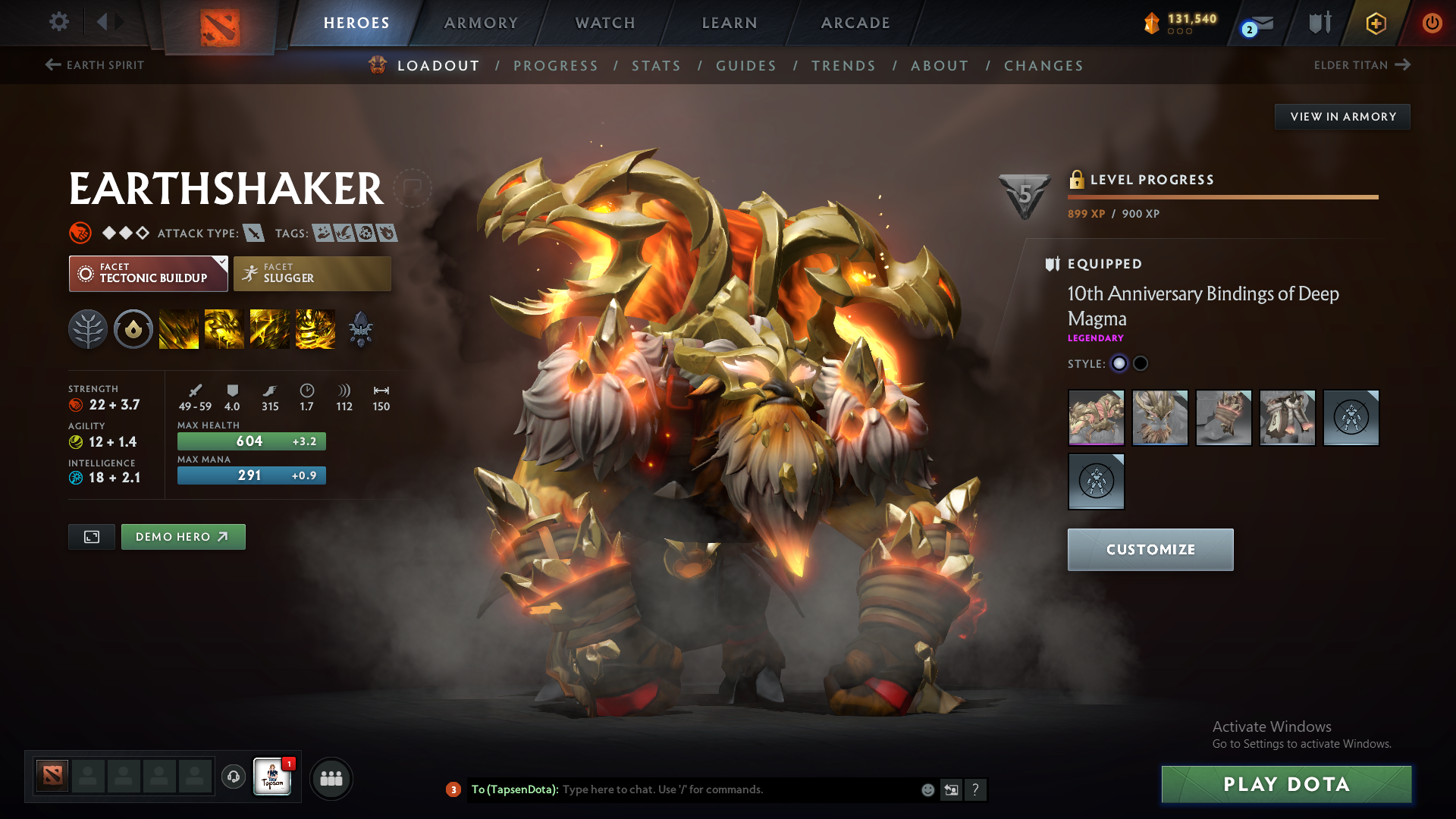Viewport: 1456px width, 819px height.
Task: Open the emoticon picker in chat
Action: [927, 789]
